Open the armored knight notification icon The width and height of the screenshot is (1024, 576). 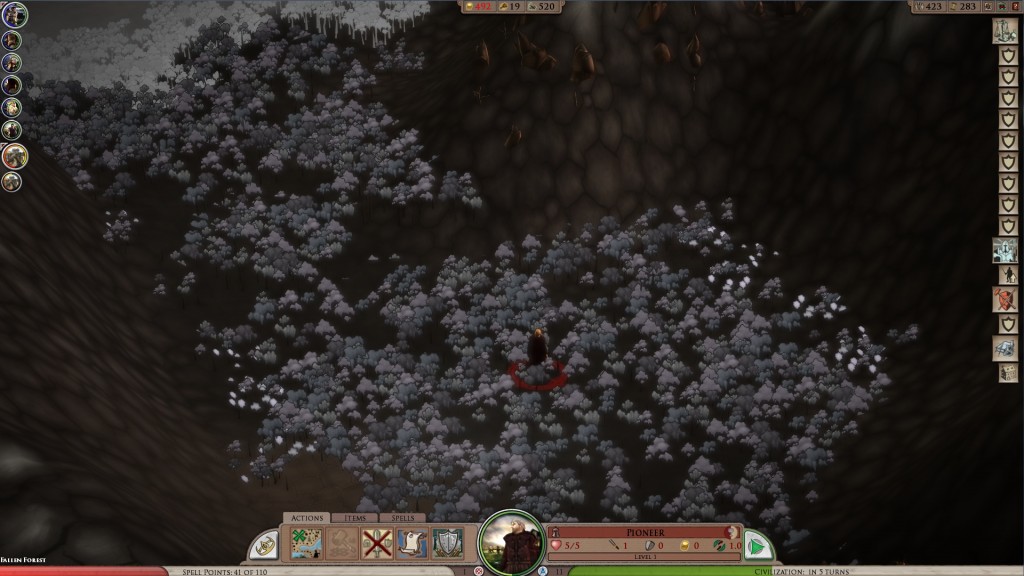1004,249
